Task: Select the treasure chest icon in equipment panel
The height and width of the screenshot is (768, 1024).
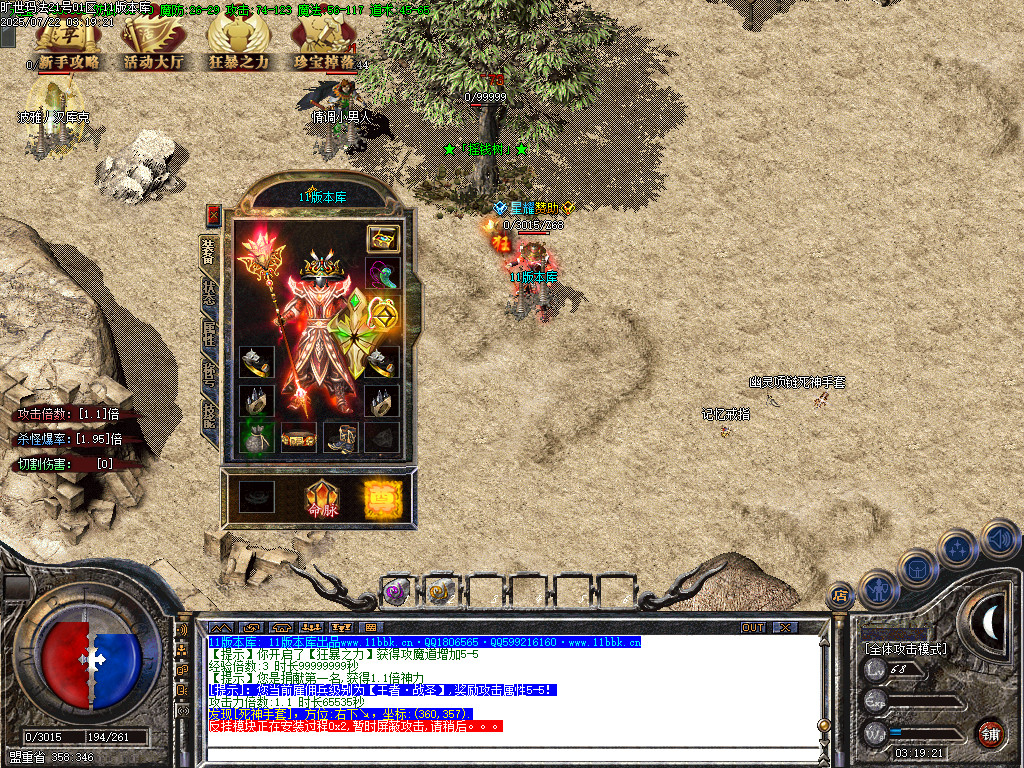Action: point(382,238)
